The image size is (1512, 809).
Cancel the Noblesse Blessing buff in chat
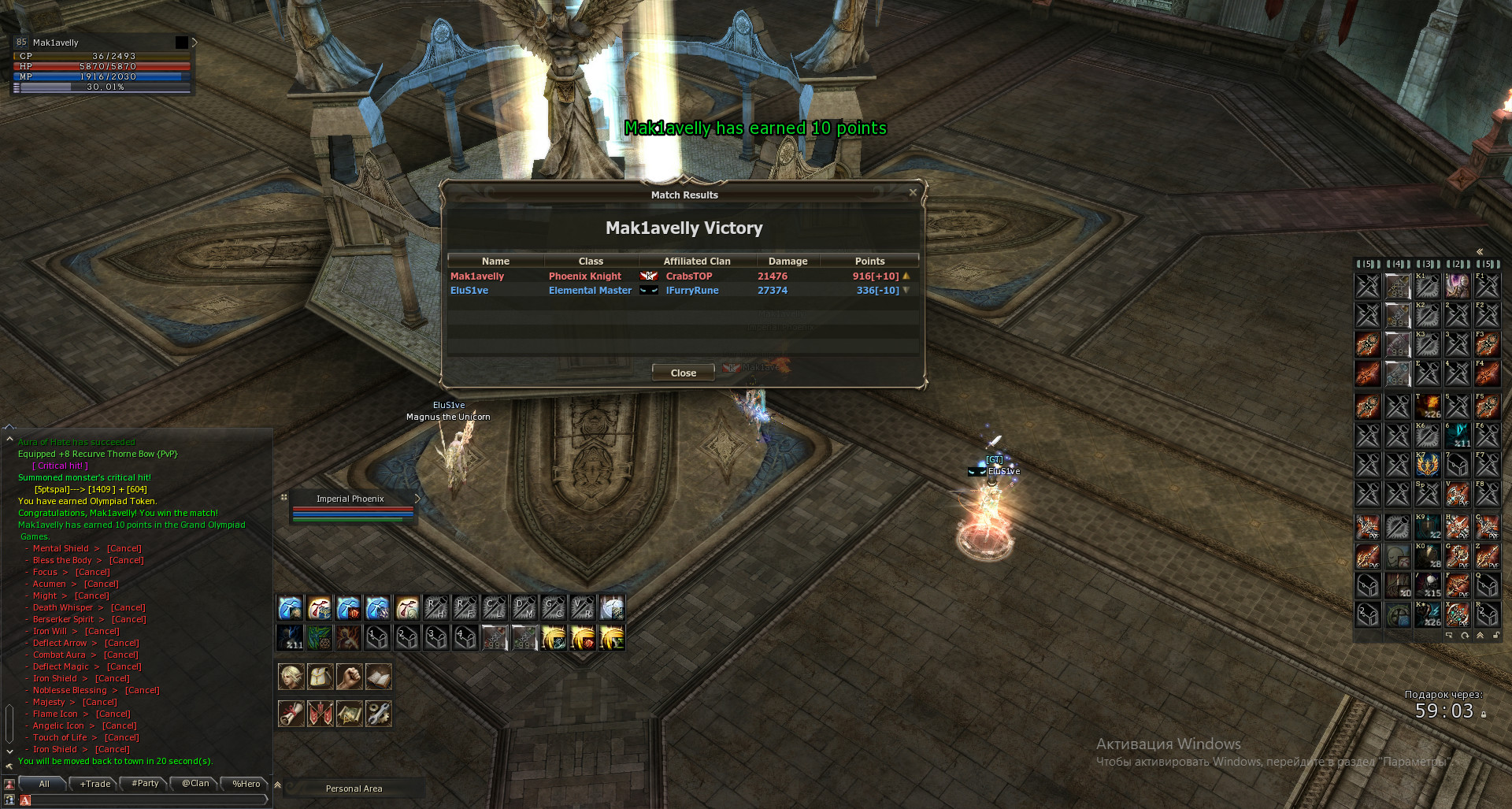(x=142, y=691)
